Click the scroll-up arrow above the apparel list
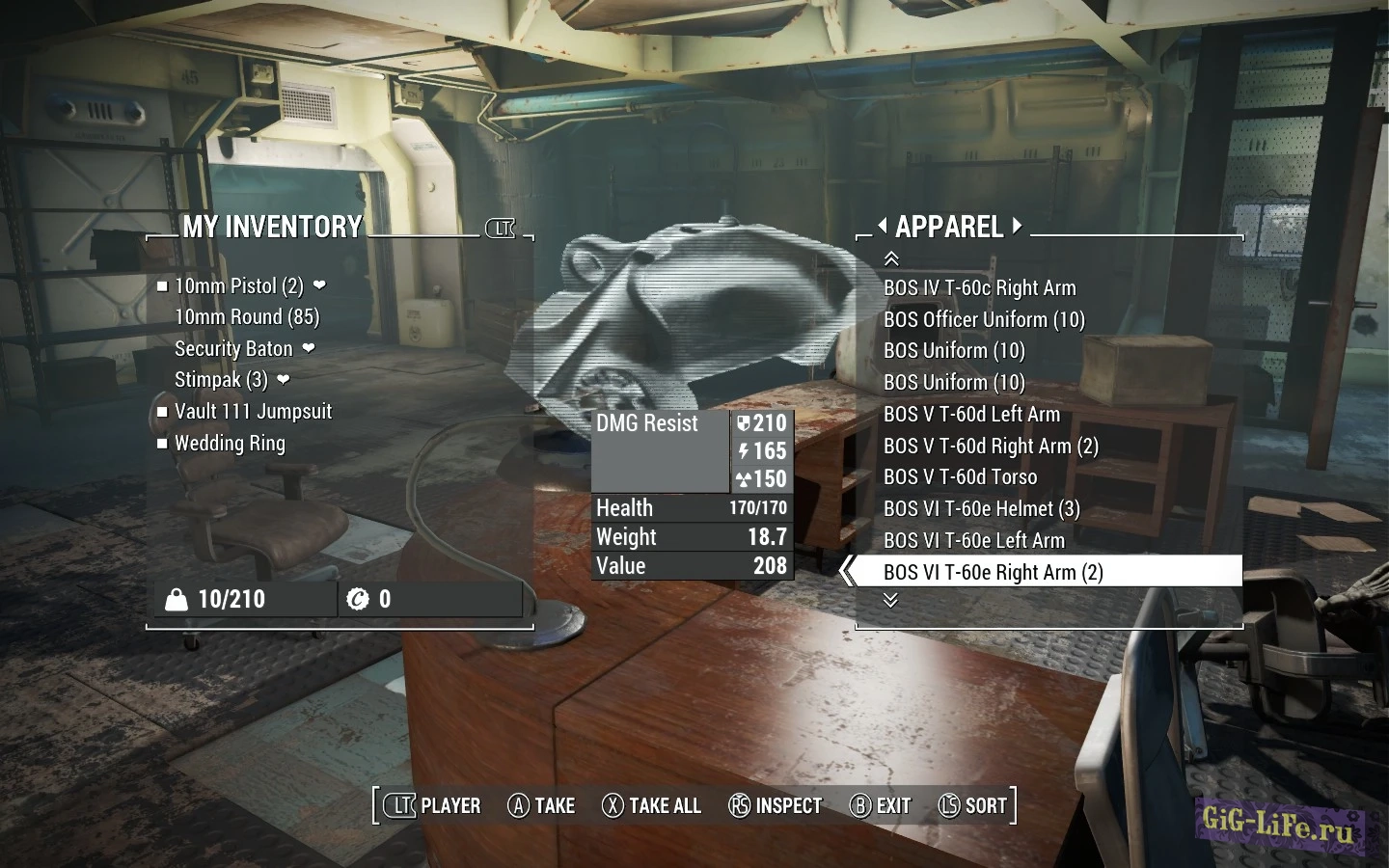The width and height of the screenshot is (1389, 868). (891, 258)
